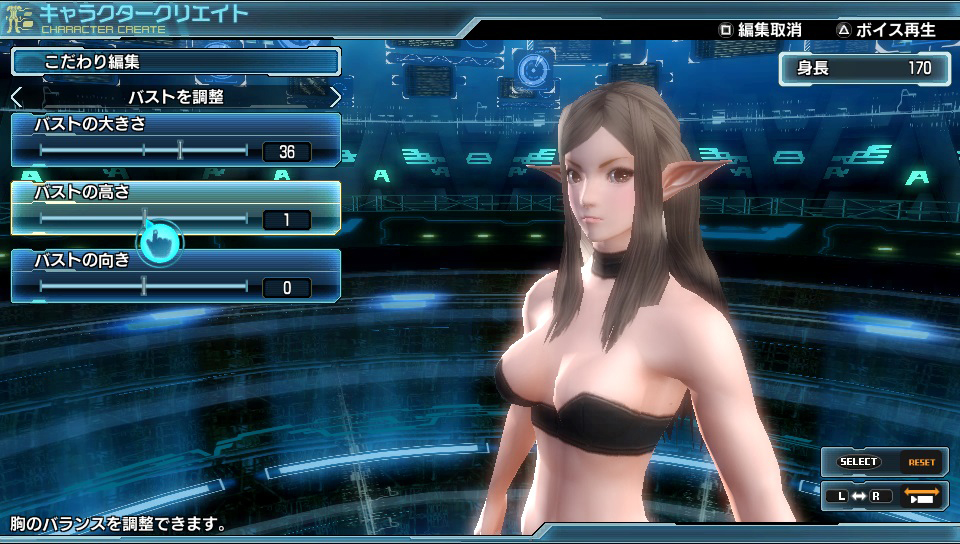Adjust the バストの向き slider
Image resolution: width=960 pixels, height=544 pixels.
[144, 287]
